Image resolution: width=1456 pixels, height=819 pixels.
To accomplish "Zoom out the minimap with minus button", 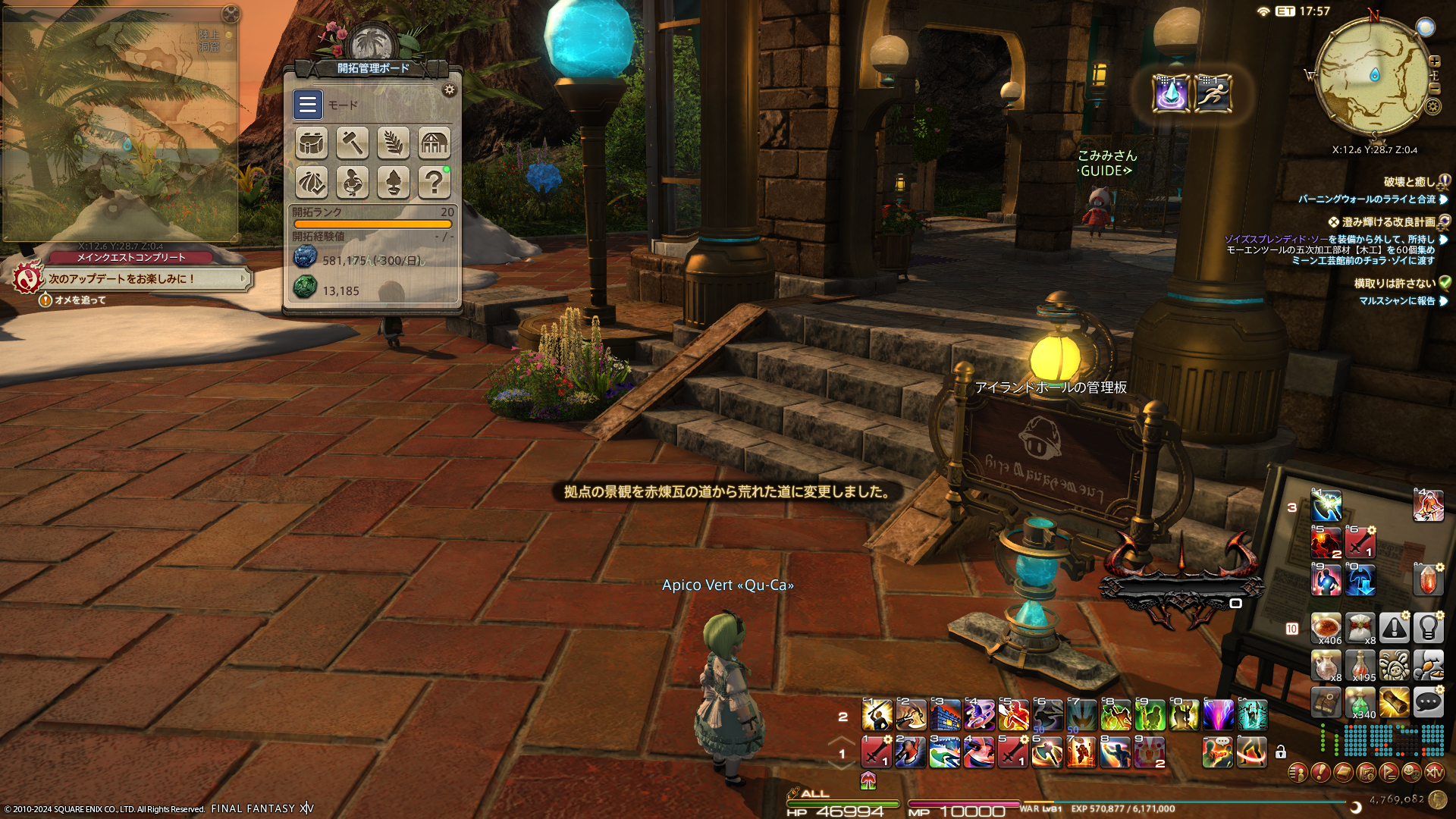I will point(1435,89).
